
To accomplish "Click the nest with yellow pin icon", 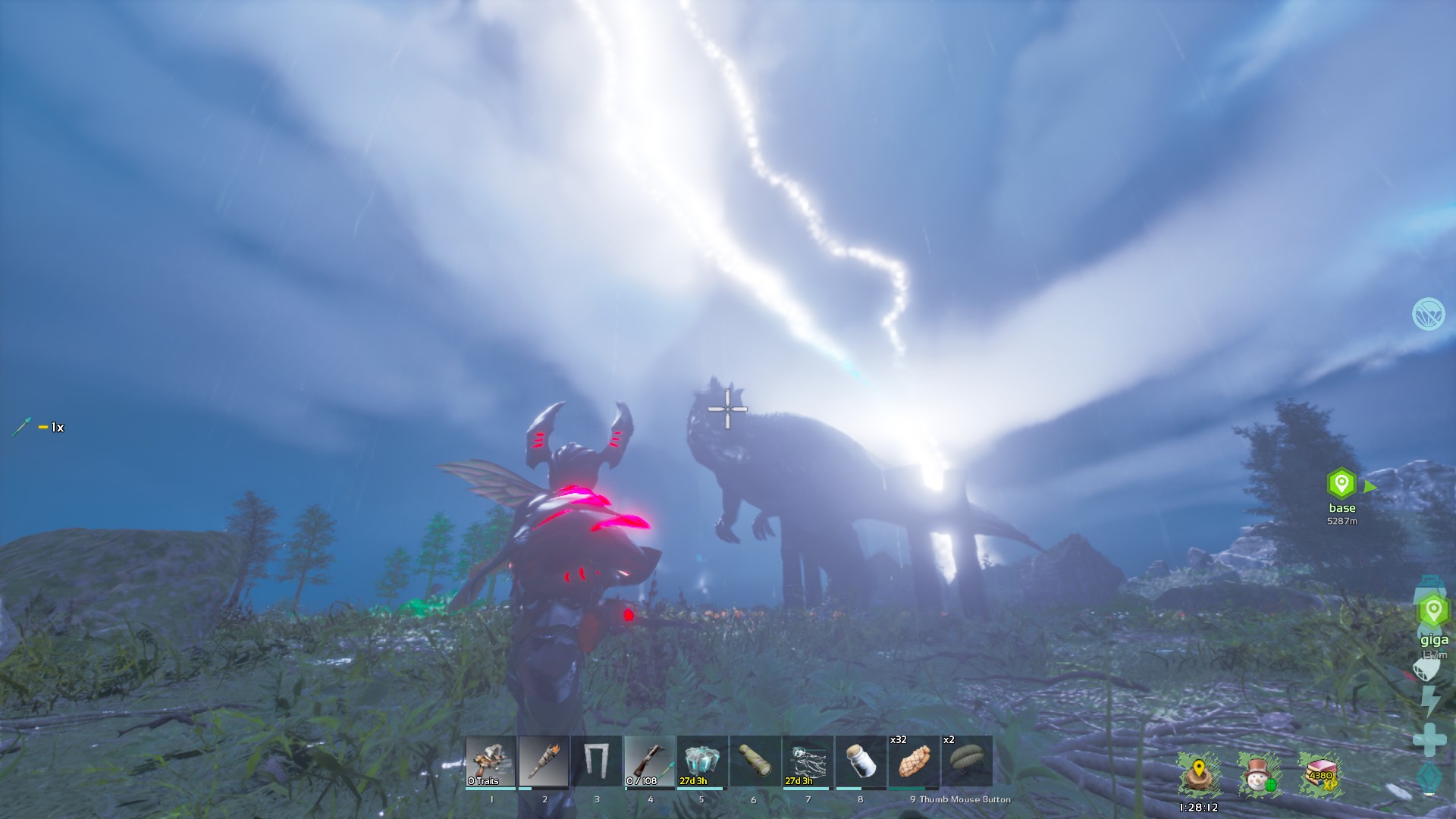I will point(1199,775).
